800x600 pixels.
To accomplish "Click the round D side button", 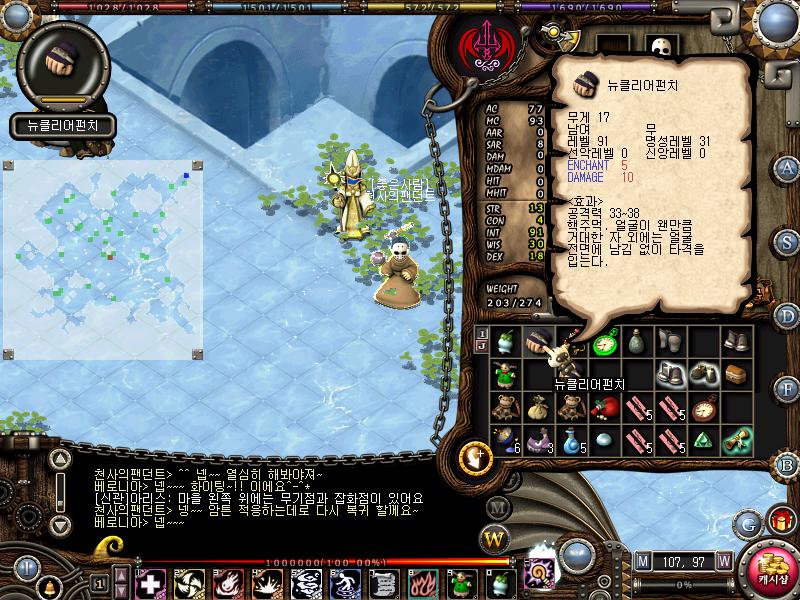I will click(x=788, y=316).
